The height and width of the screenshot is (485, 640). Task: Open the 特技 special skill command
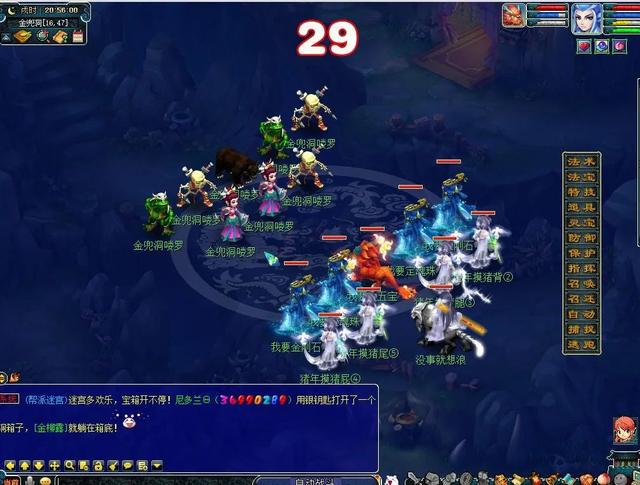pos(581,192)
